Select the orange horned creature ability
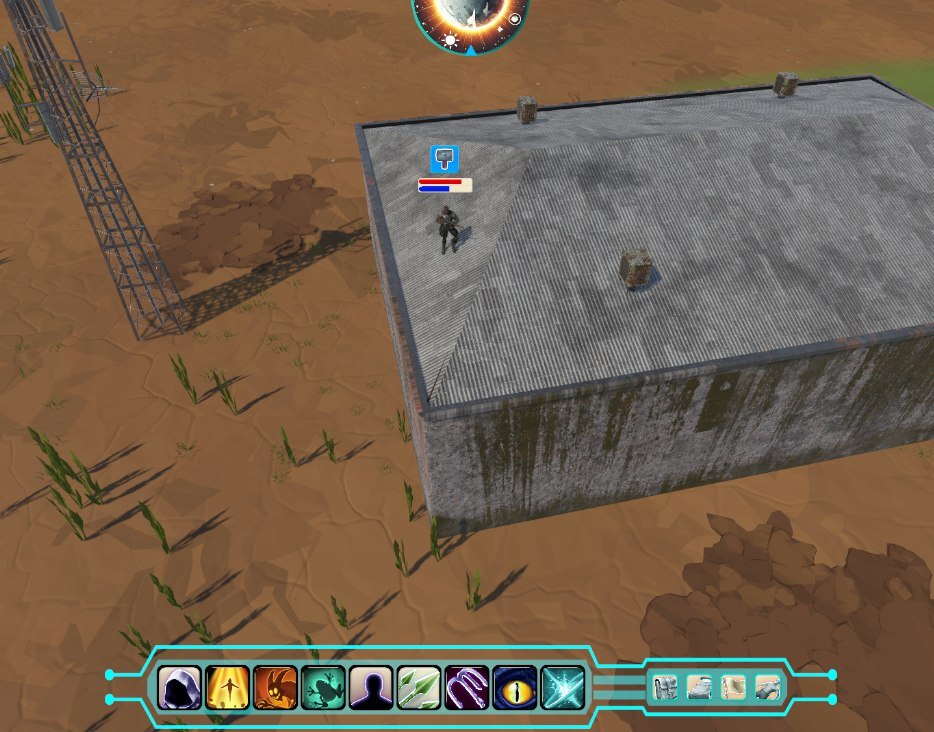 coord(276,688)
